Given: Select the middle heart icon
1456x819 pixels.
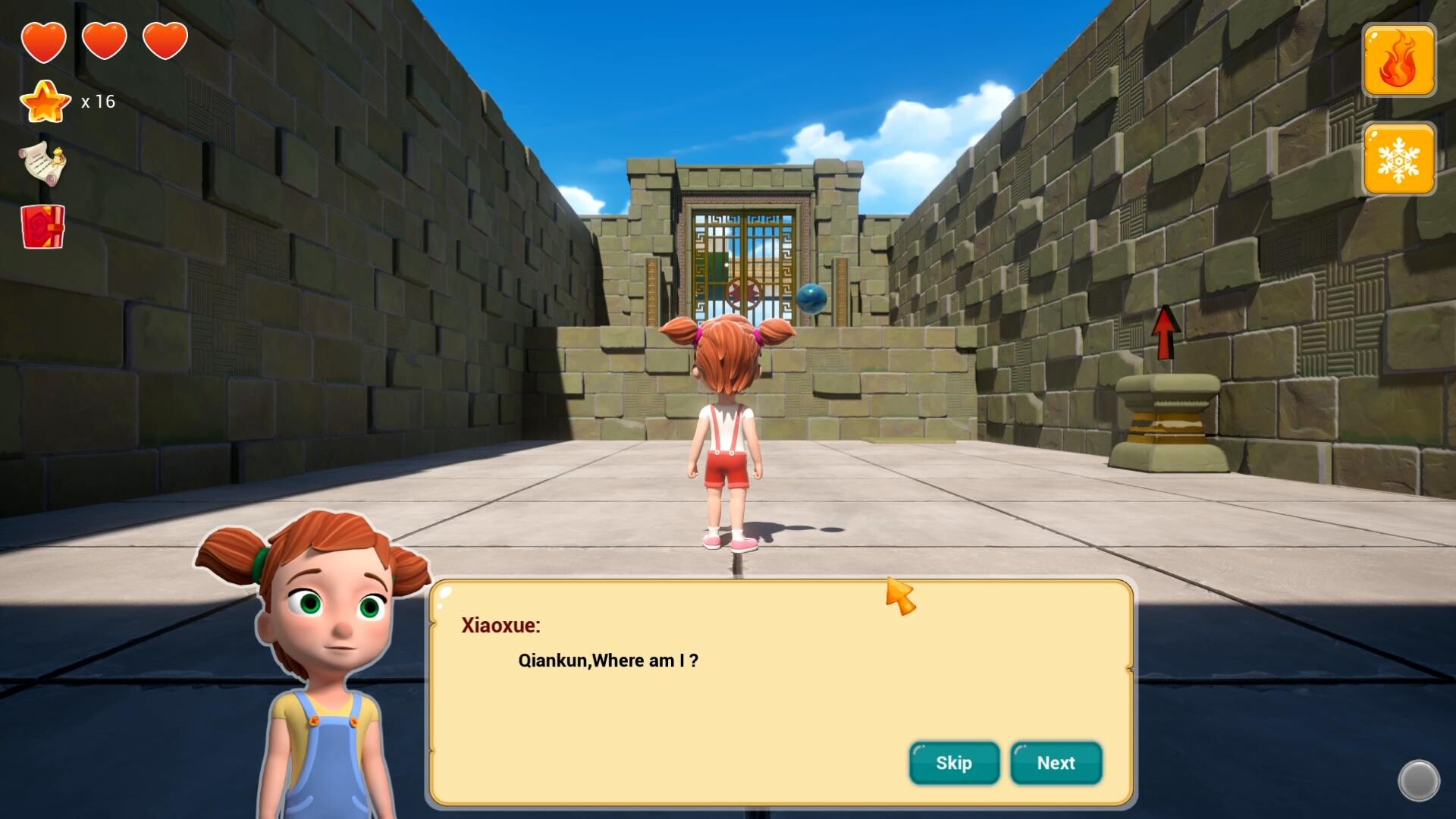Looking at the screenshot, I should 105,40.
